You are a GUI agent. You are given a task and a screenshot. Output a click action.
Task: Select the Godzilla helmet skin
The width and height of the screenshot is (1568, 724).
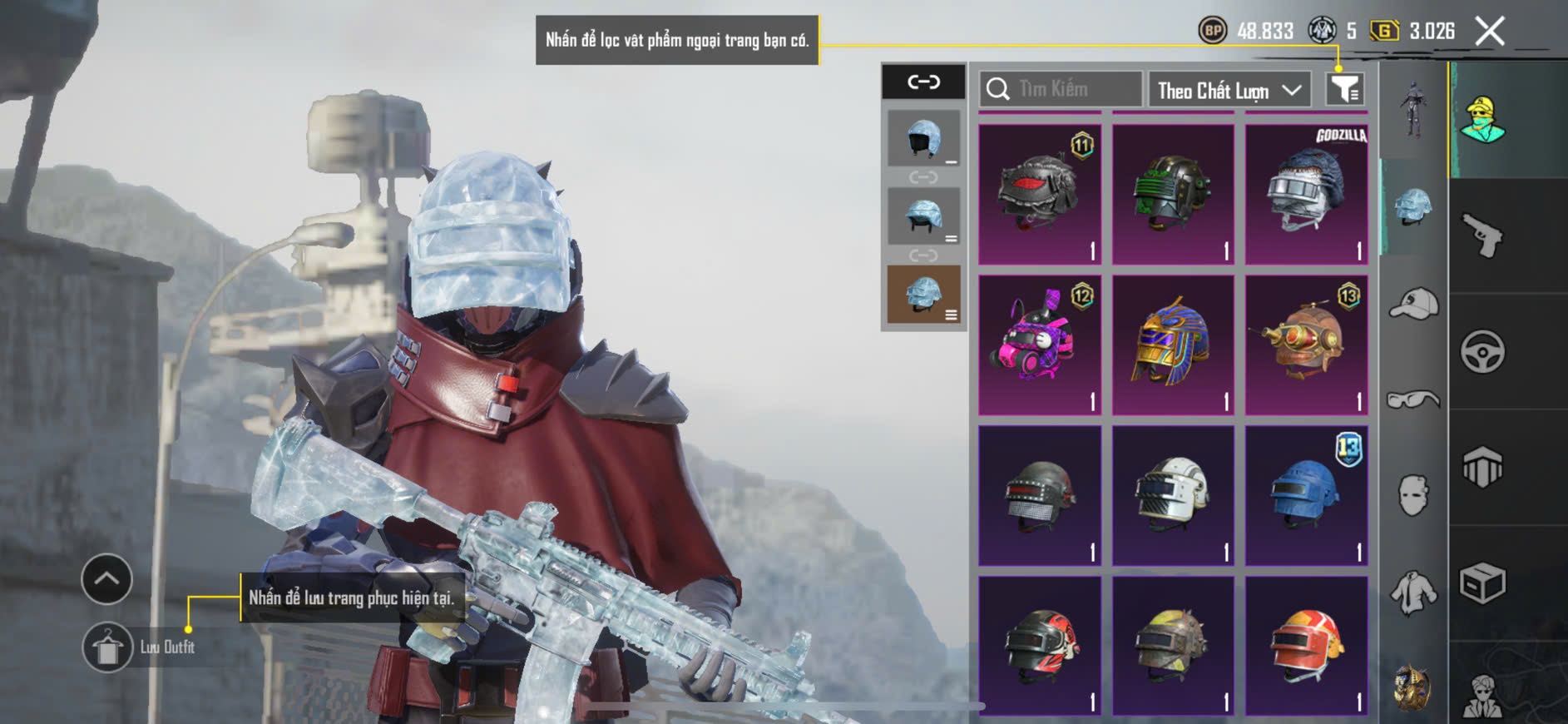pos(1306,195)
